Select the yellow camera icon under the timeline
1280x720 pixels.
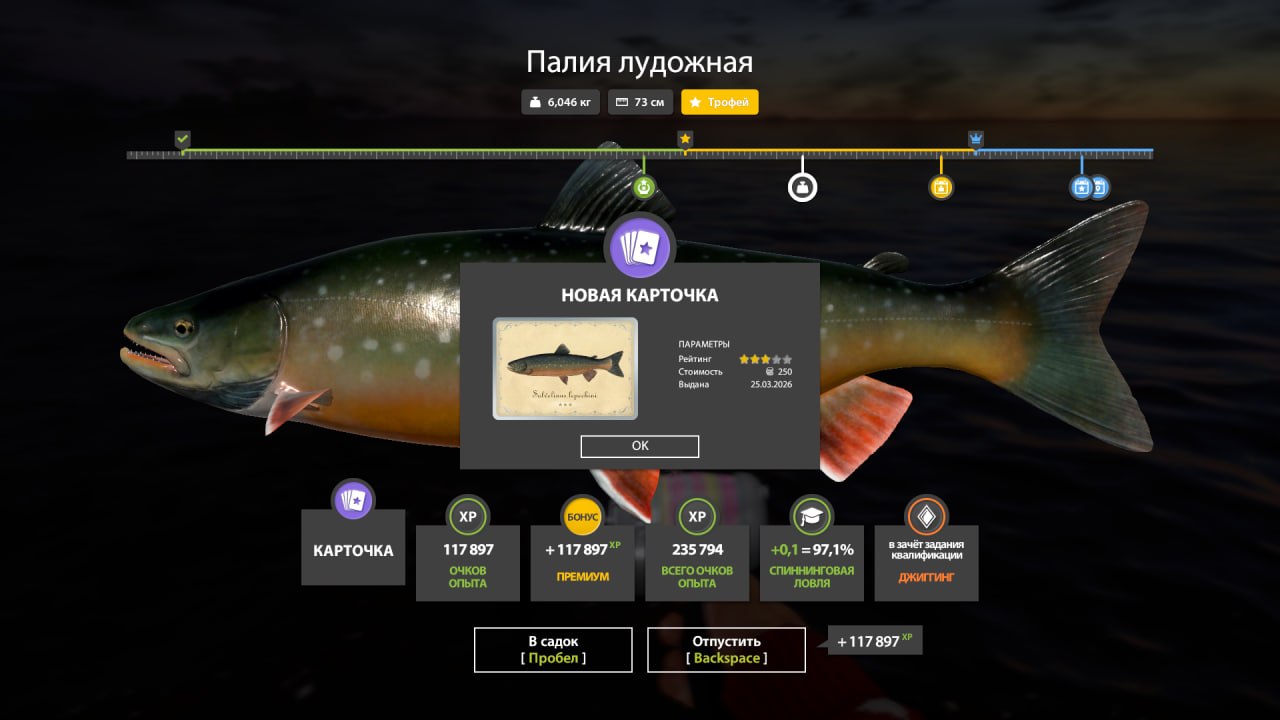tap(940, 186)
